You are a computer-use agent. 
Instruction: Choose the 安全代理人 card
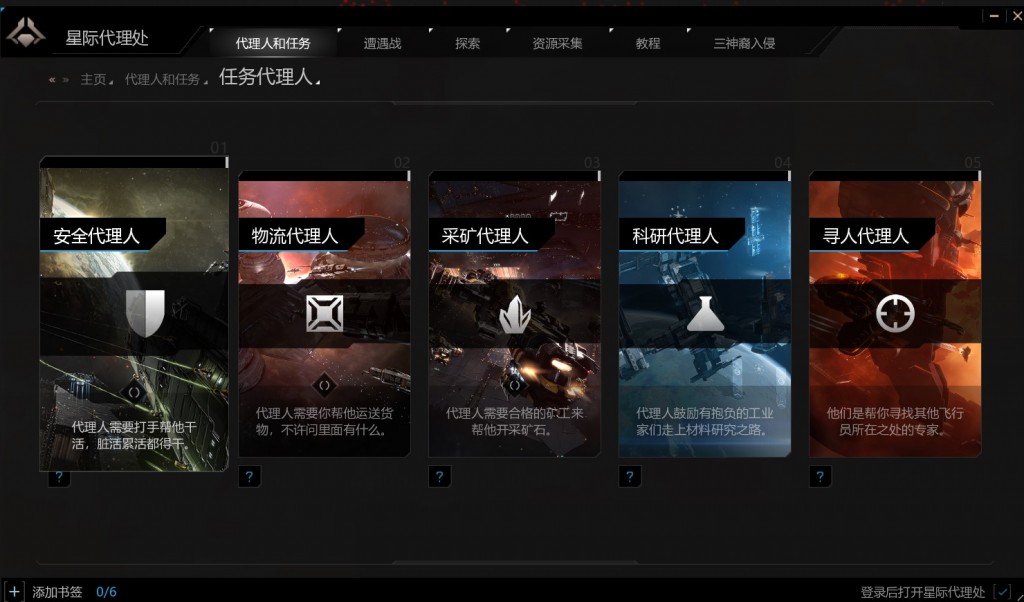134,313
